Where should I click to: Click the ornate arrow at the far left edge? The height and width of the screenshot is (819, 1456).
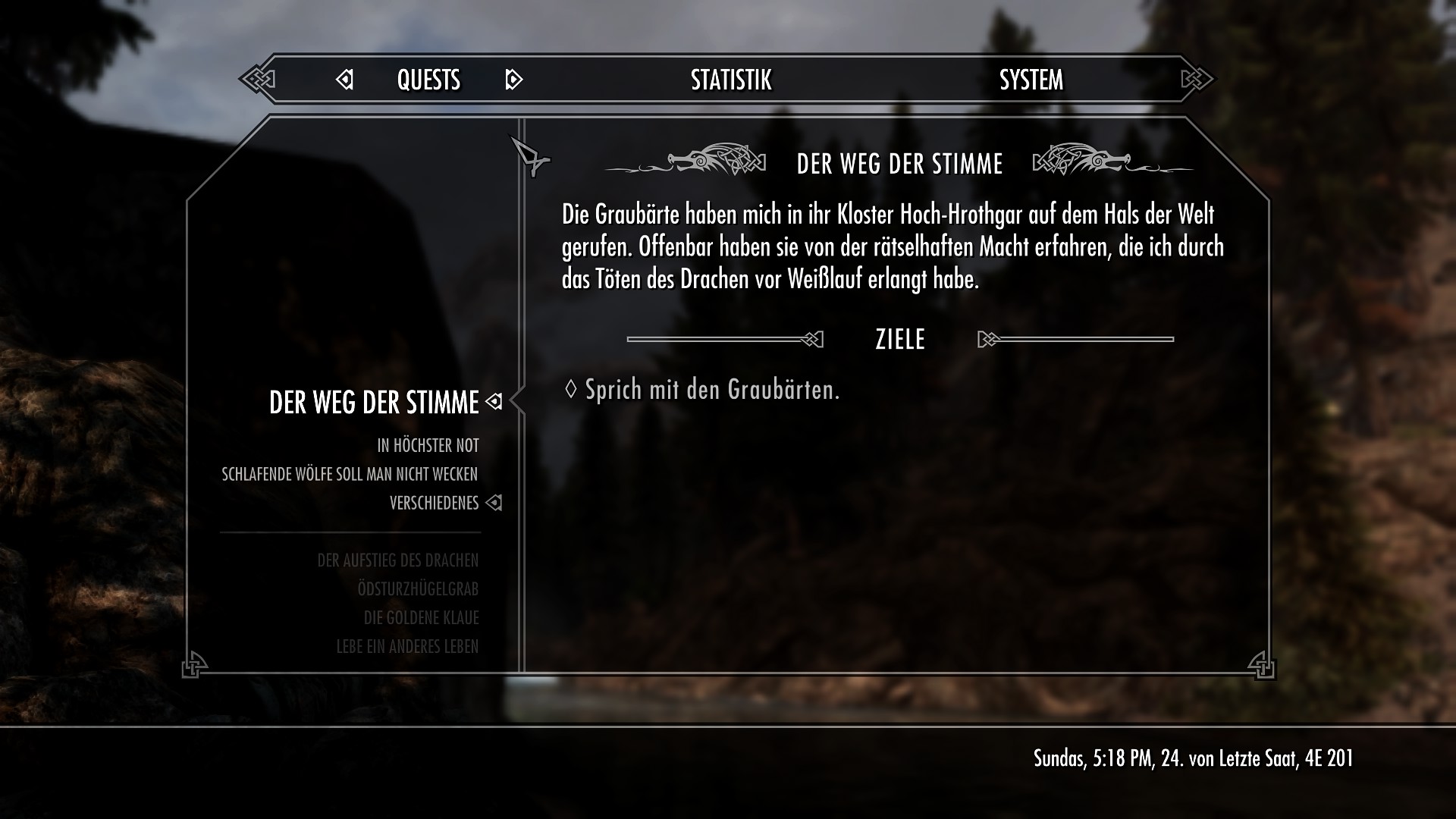(258, 78)
